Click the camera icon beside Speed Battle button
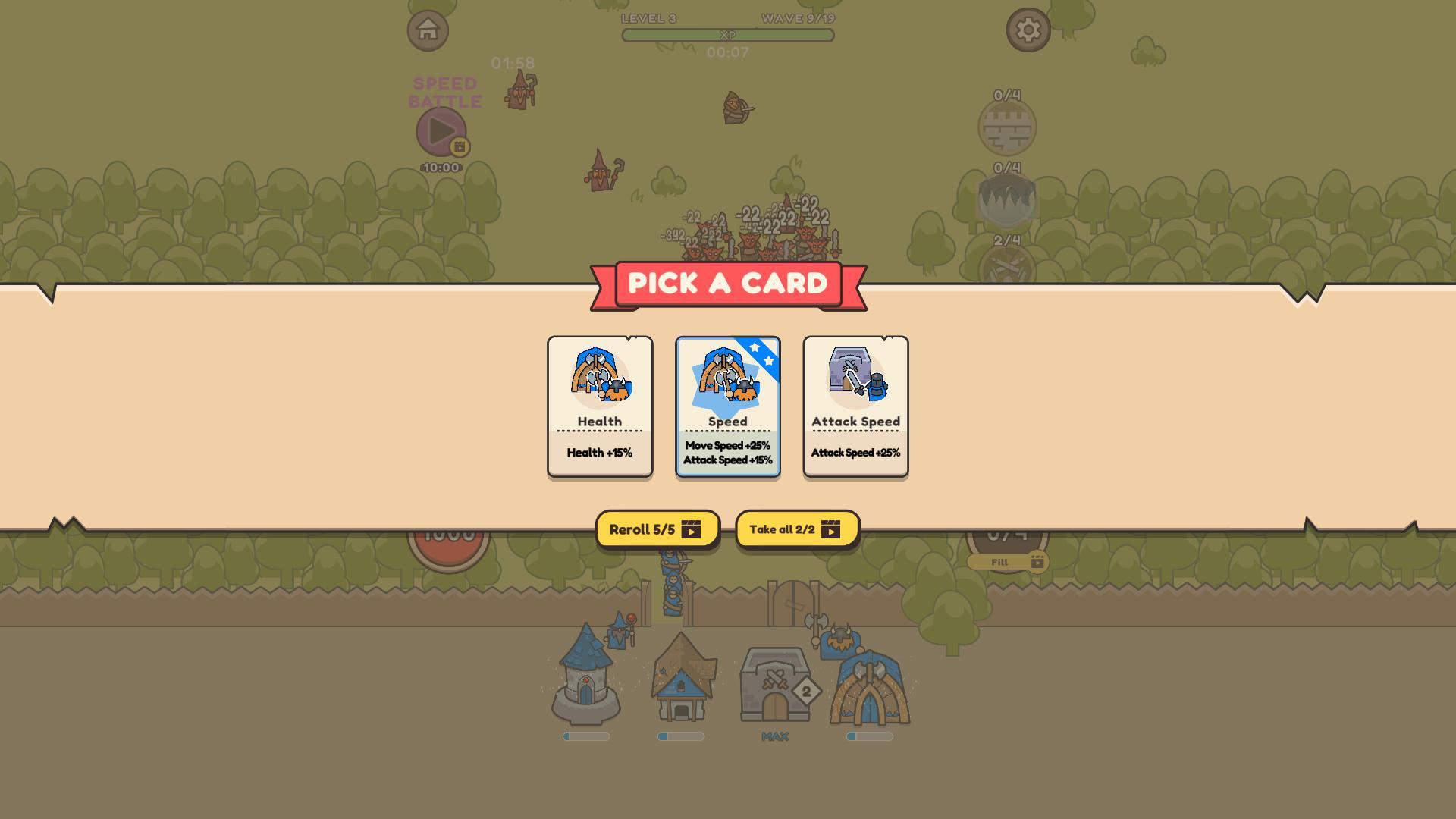Image resolution: width=1456 pixels, height=819 pixels. [x=458, y=145]
